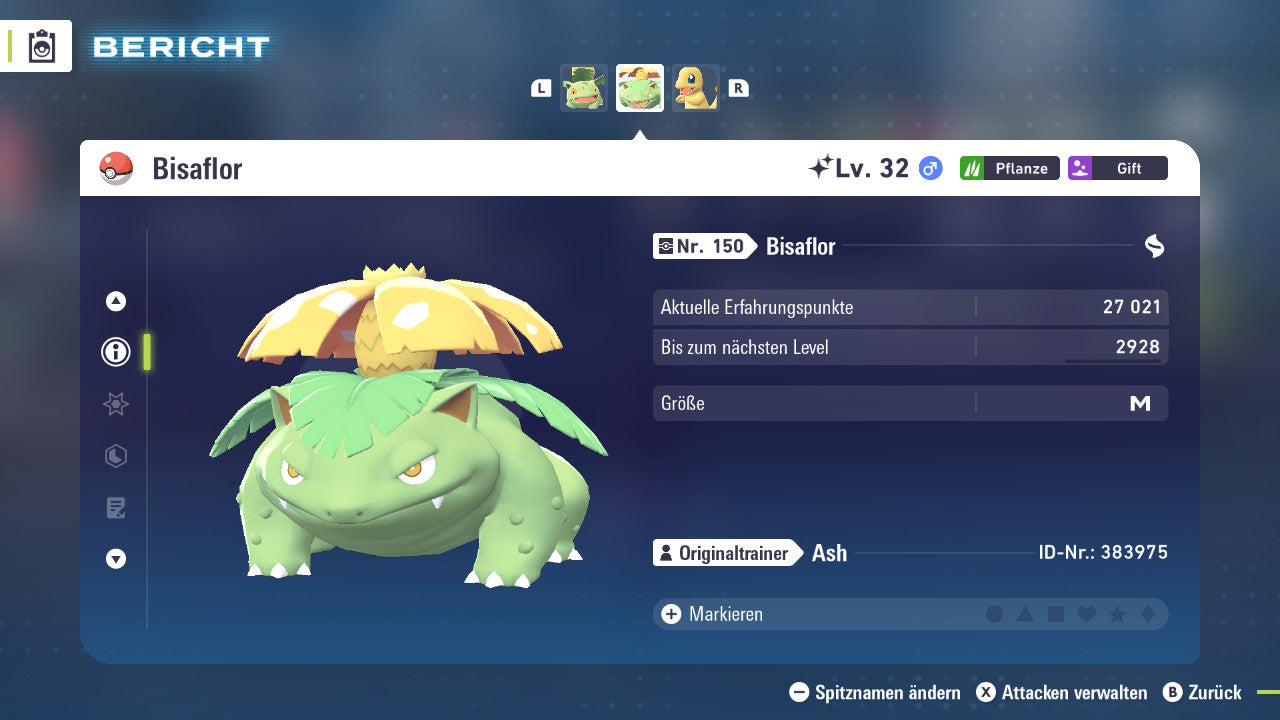
Task: Click the shiny sparkle icon next to Lv. 32
Action: tap(823, 167)
